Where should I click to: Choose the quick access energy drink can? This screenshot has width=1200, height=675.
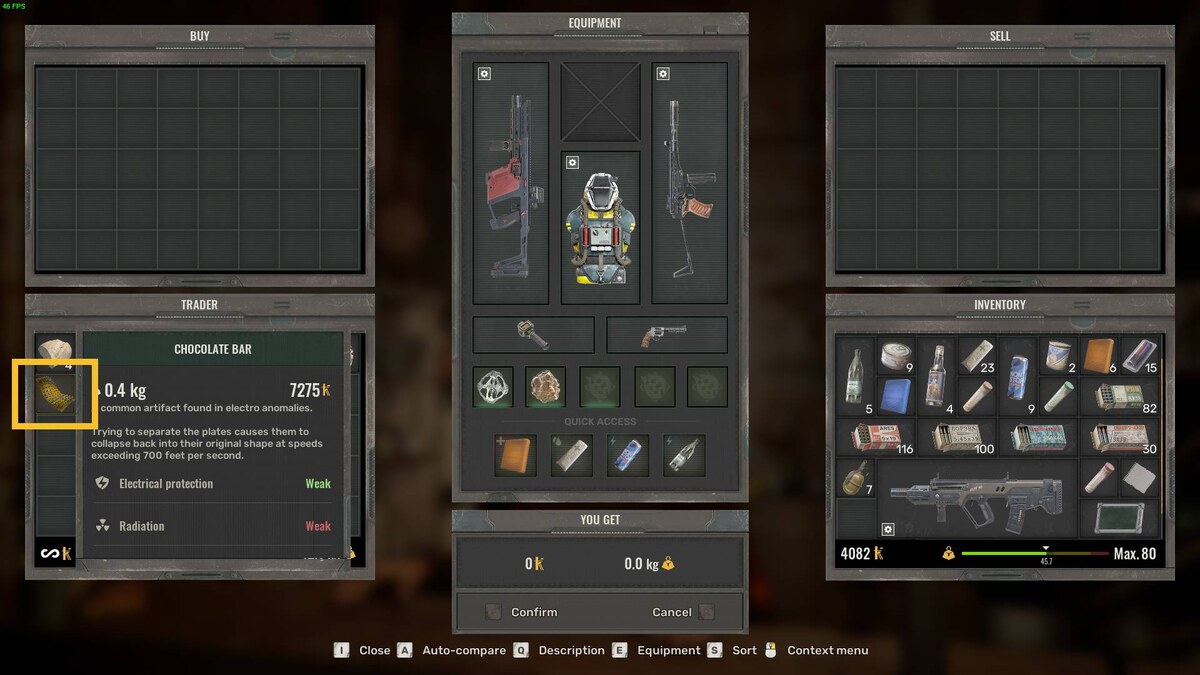click(628, 455)
